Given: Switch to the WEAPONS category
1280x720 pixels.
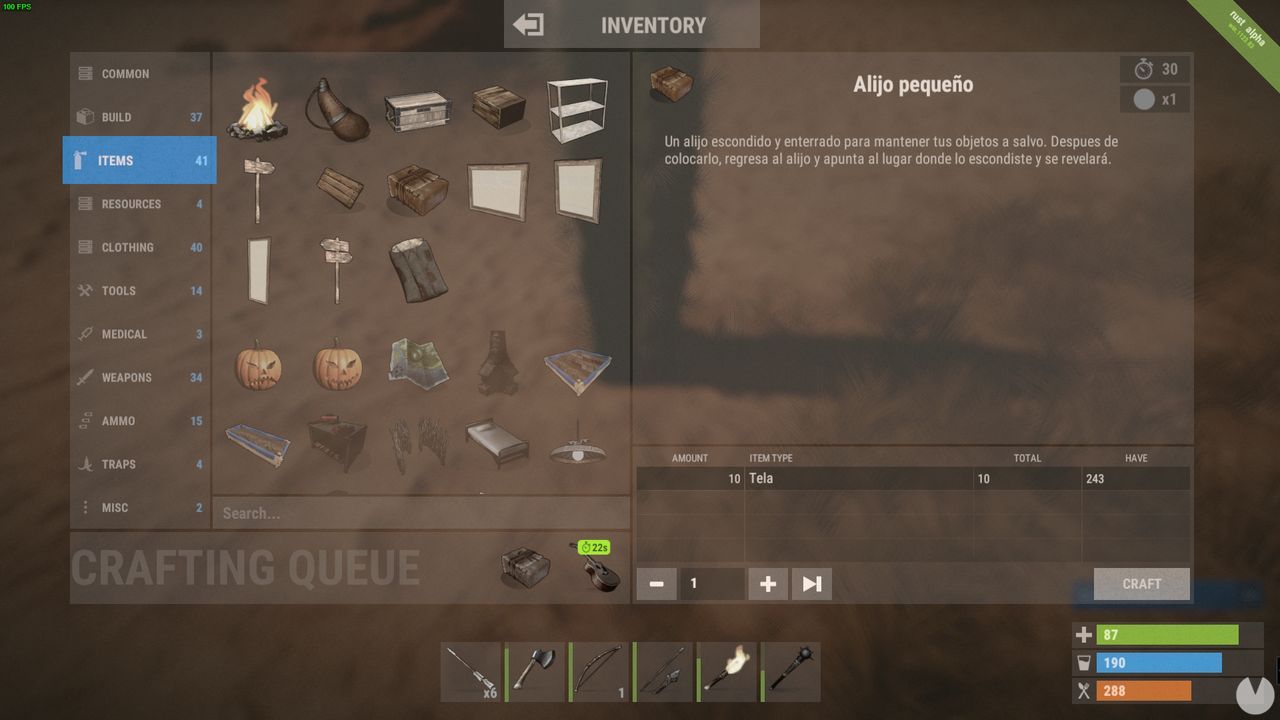Looking at the screenshot, I should point(139,377).
